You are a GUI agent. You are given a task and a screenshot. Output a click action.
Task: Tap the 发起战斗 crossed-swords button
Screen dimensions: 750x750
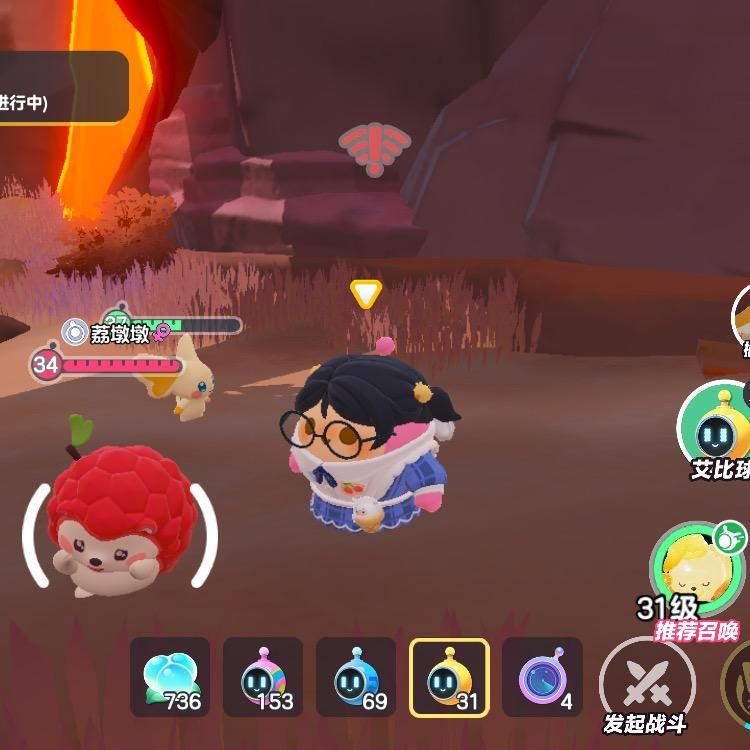tap(646, 686)
